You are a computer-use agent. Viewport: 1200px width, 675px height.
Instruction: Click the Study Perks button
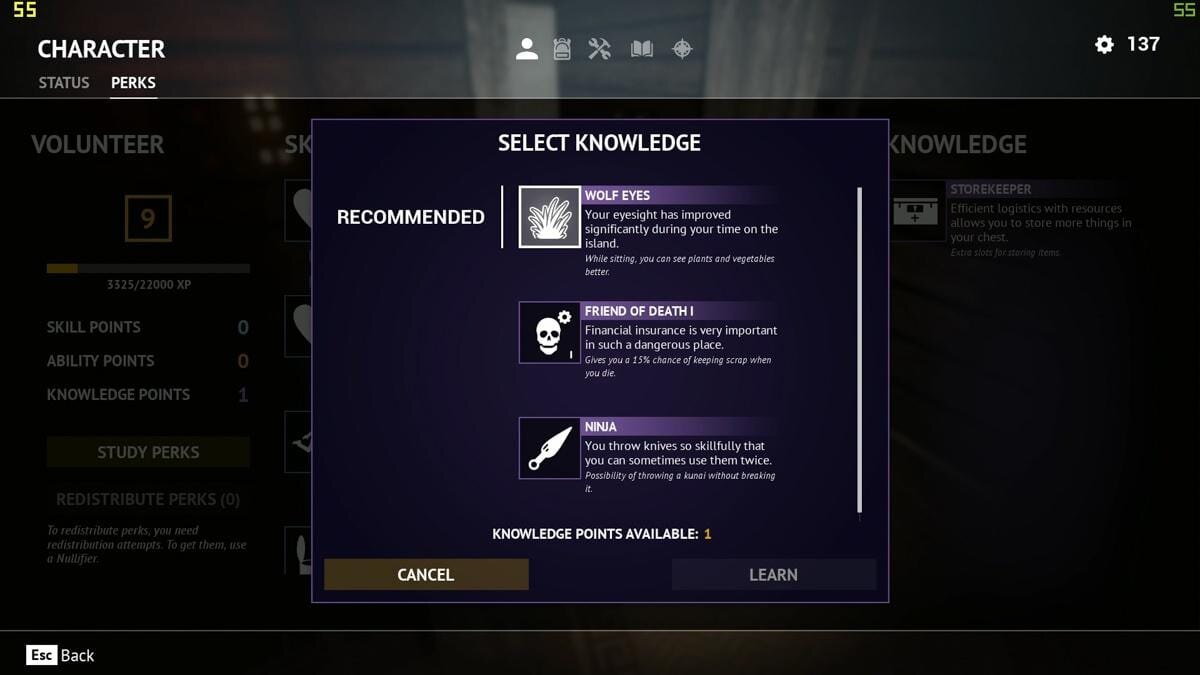[148, 452]
